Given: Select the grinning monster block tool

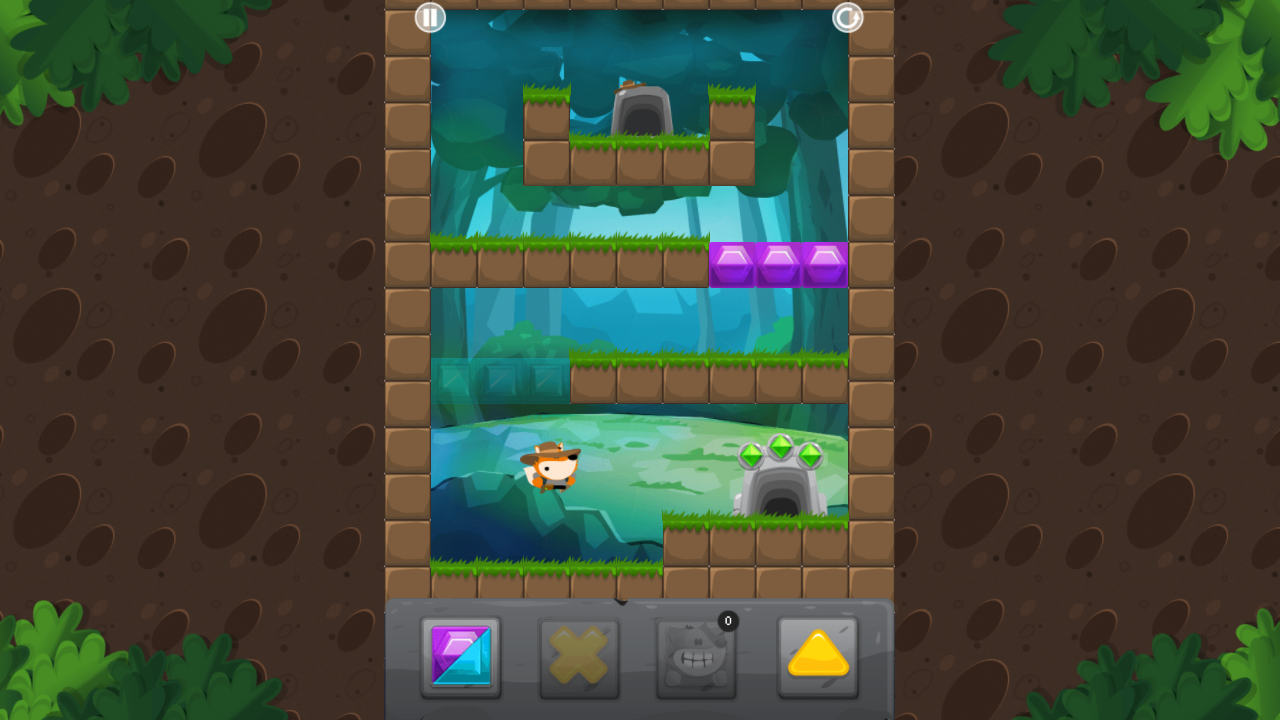Looking at the screenshot, I should 697,658.
